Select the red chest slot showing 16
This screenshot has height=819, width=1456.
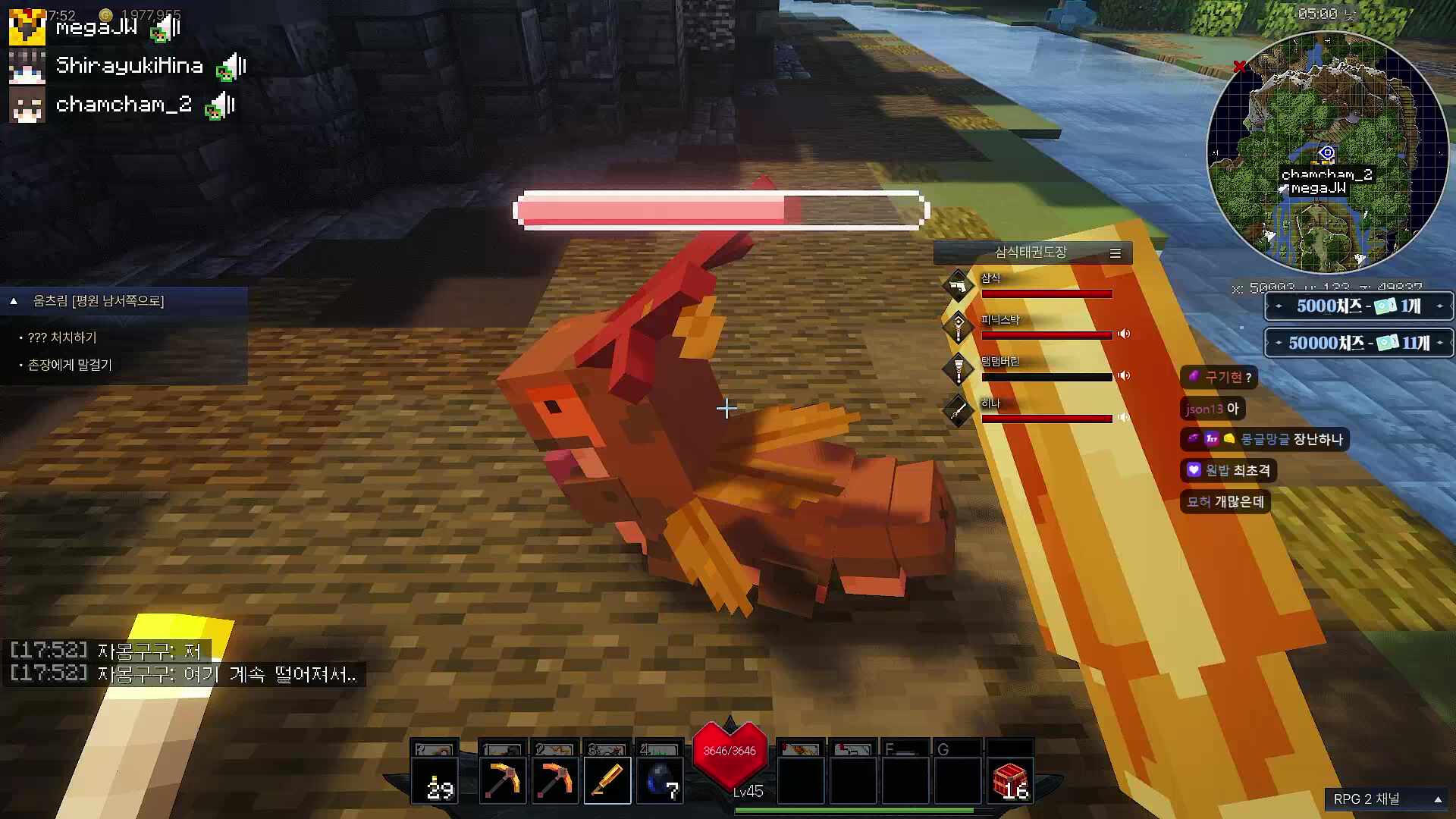pos(1010,780)
